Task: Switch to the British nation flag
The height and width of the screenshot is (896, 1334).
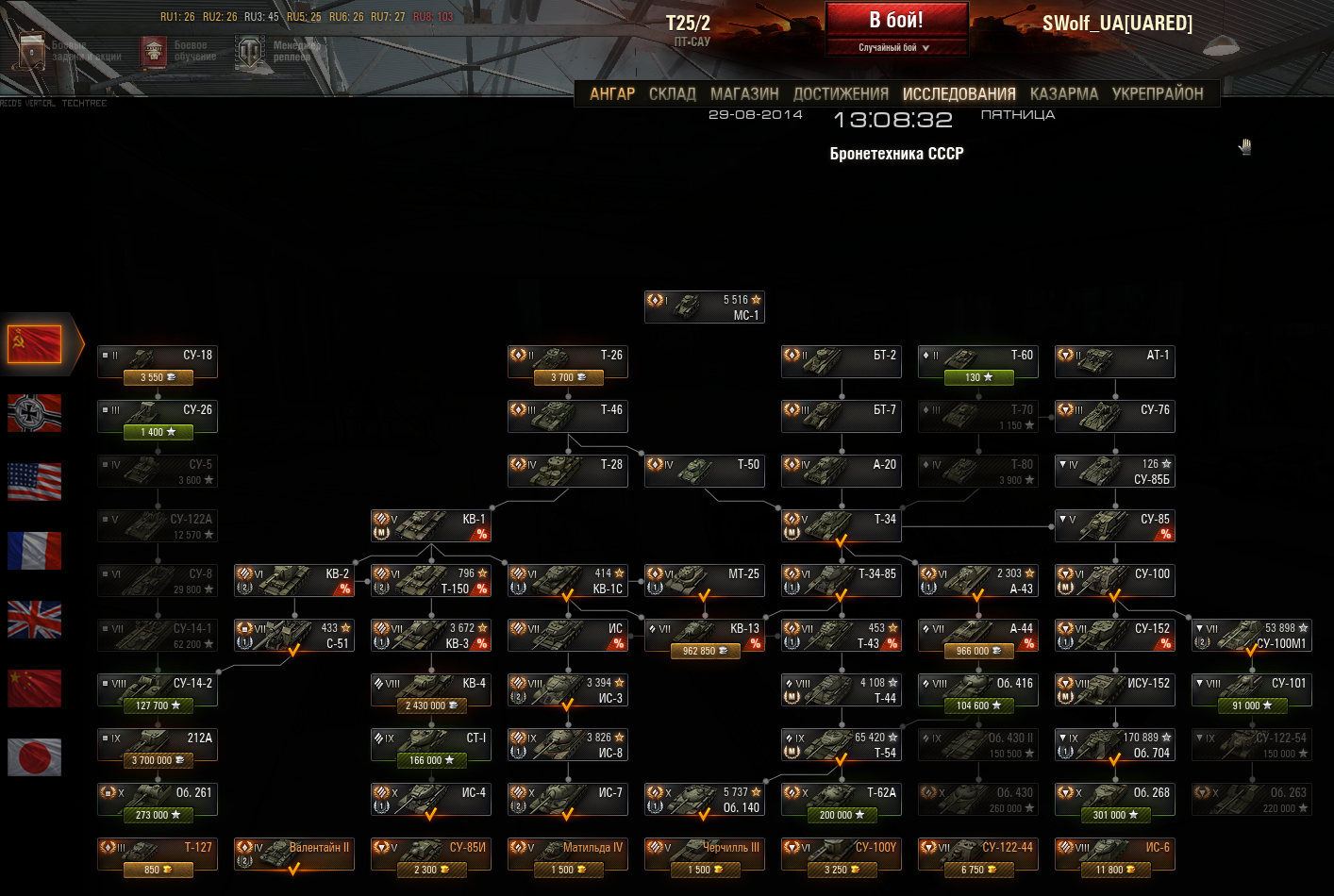Action: [35, 620]
